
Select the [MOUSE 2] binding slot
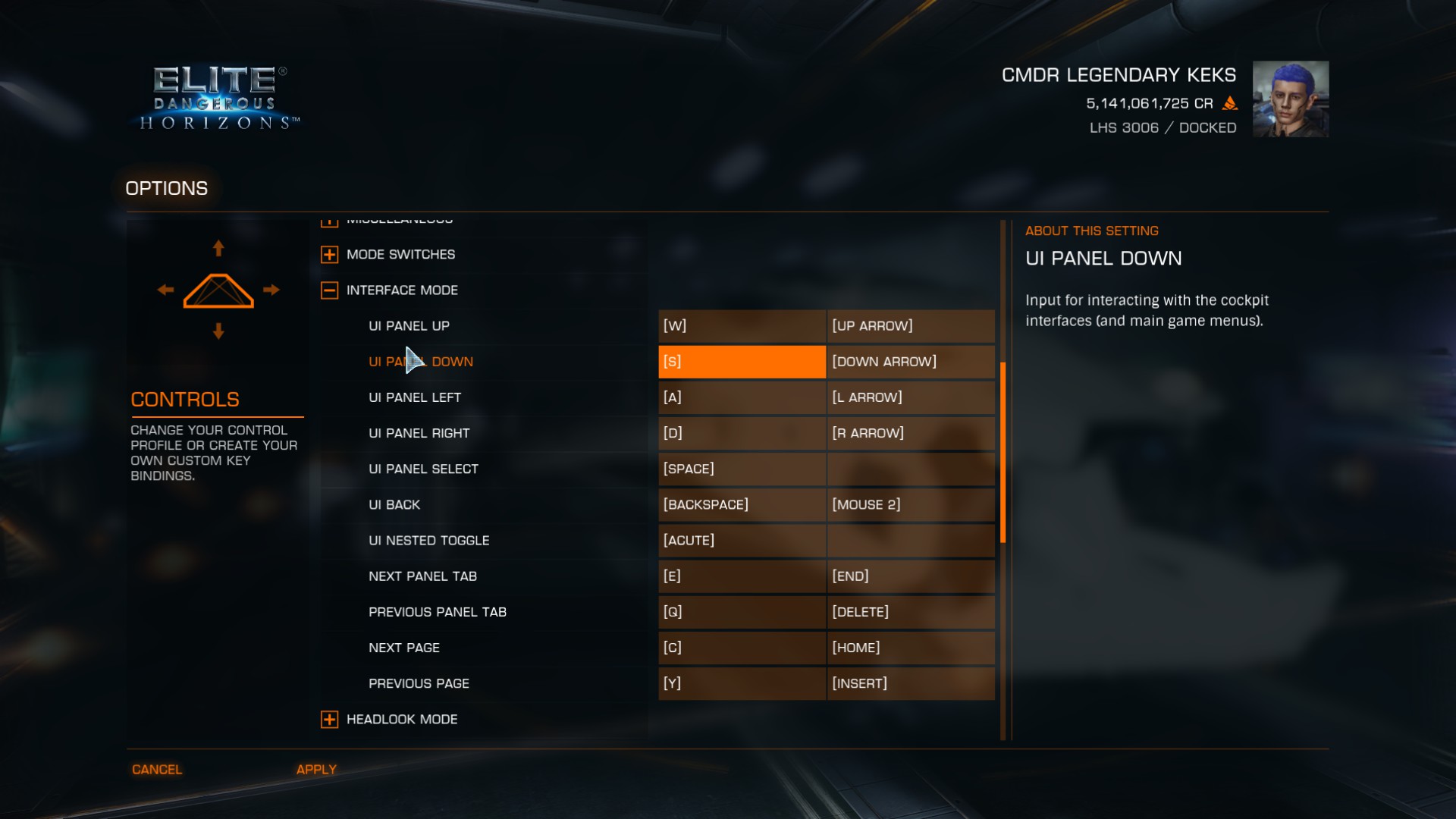tap(910, 504)
